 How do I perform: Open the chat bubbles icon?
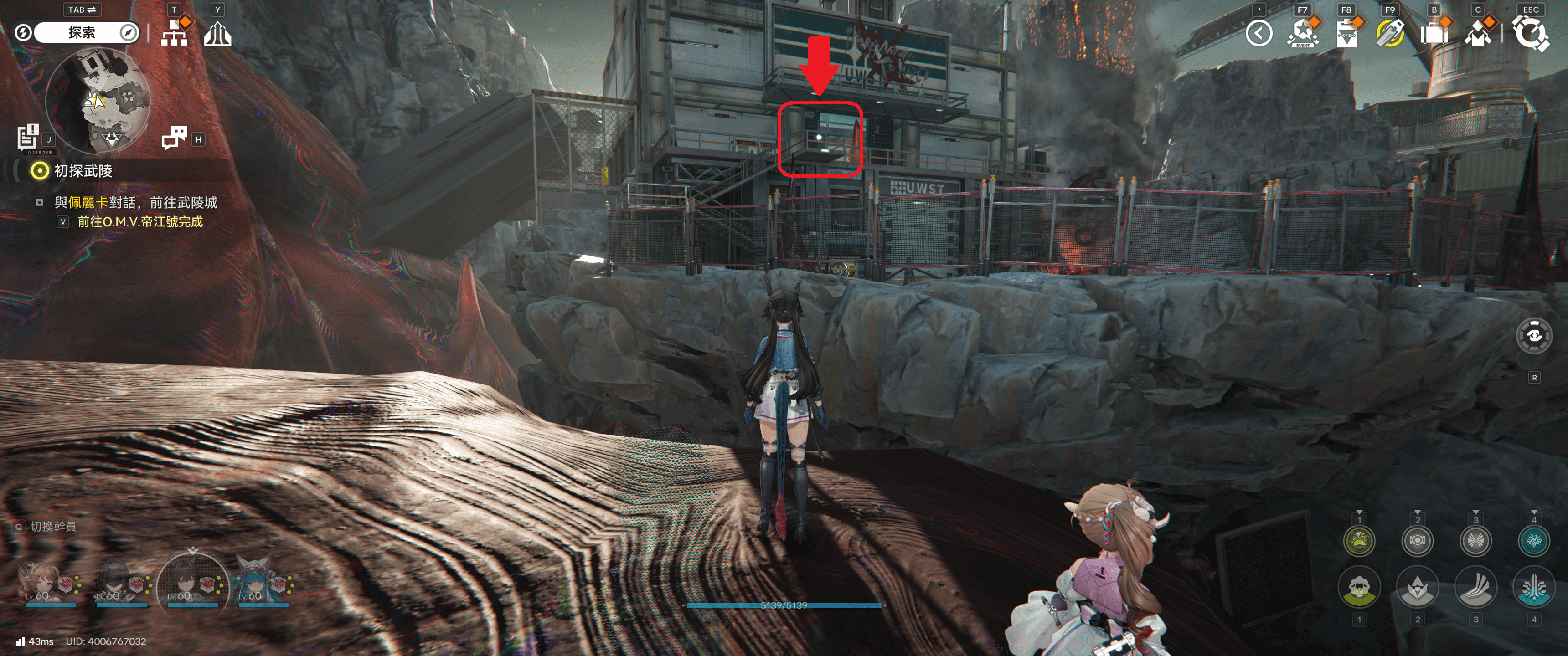(x=175, y=138)
